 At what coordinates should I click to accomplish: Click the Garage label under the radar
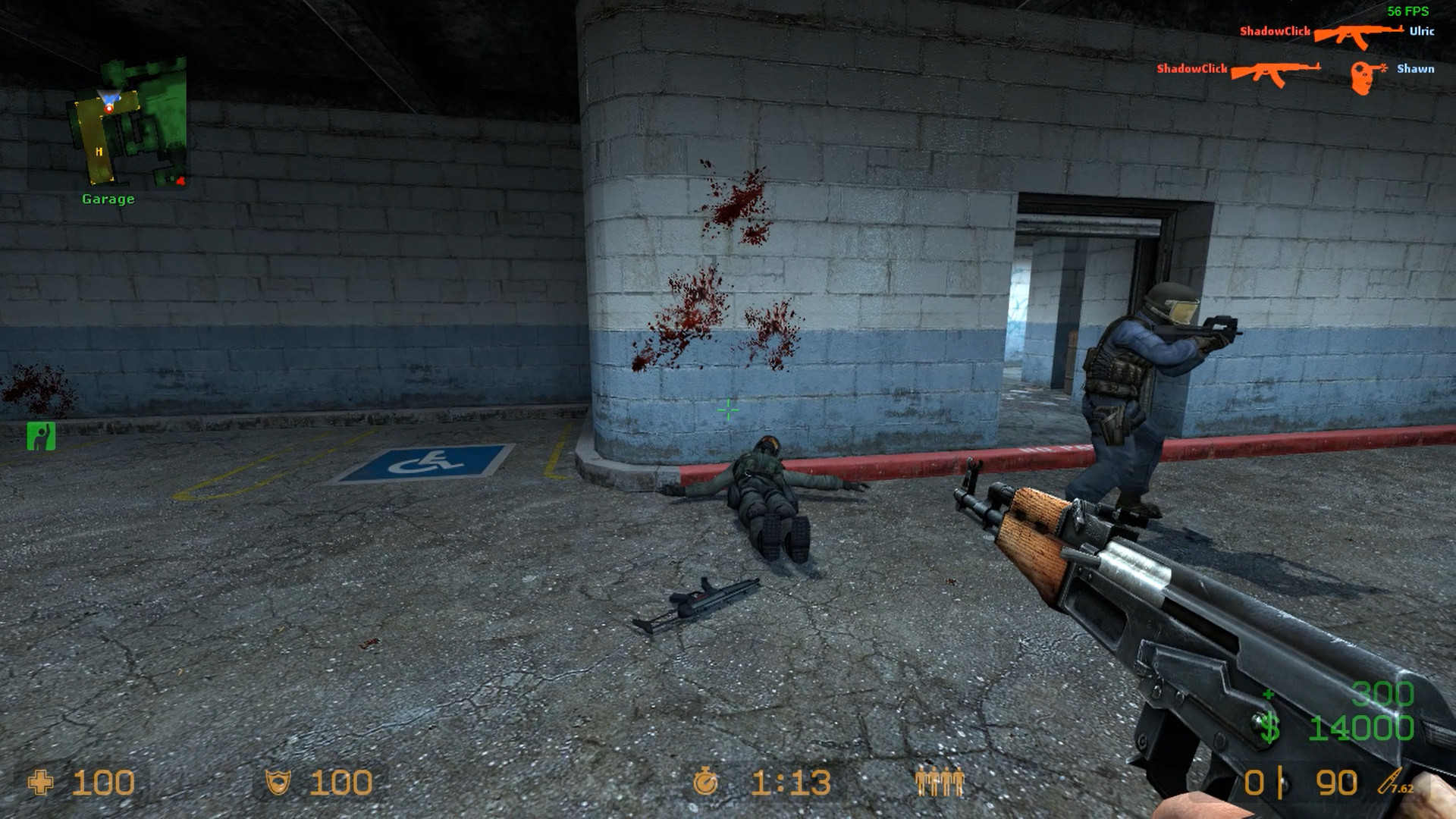(107, 199)
